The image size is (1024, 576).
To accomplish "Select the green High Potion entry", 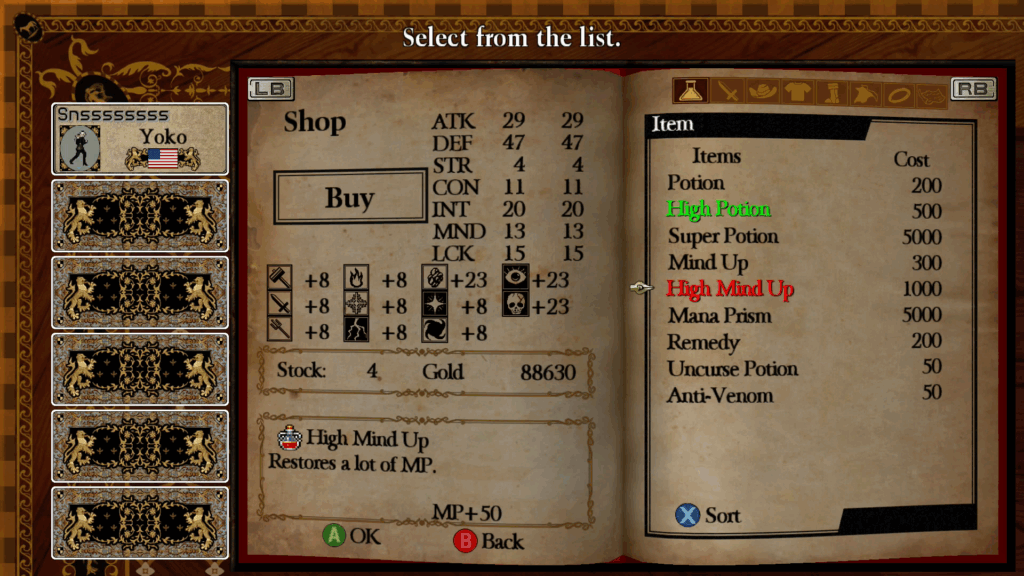I will pyautogui.click(x=719, y=209).
